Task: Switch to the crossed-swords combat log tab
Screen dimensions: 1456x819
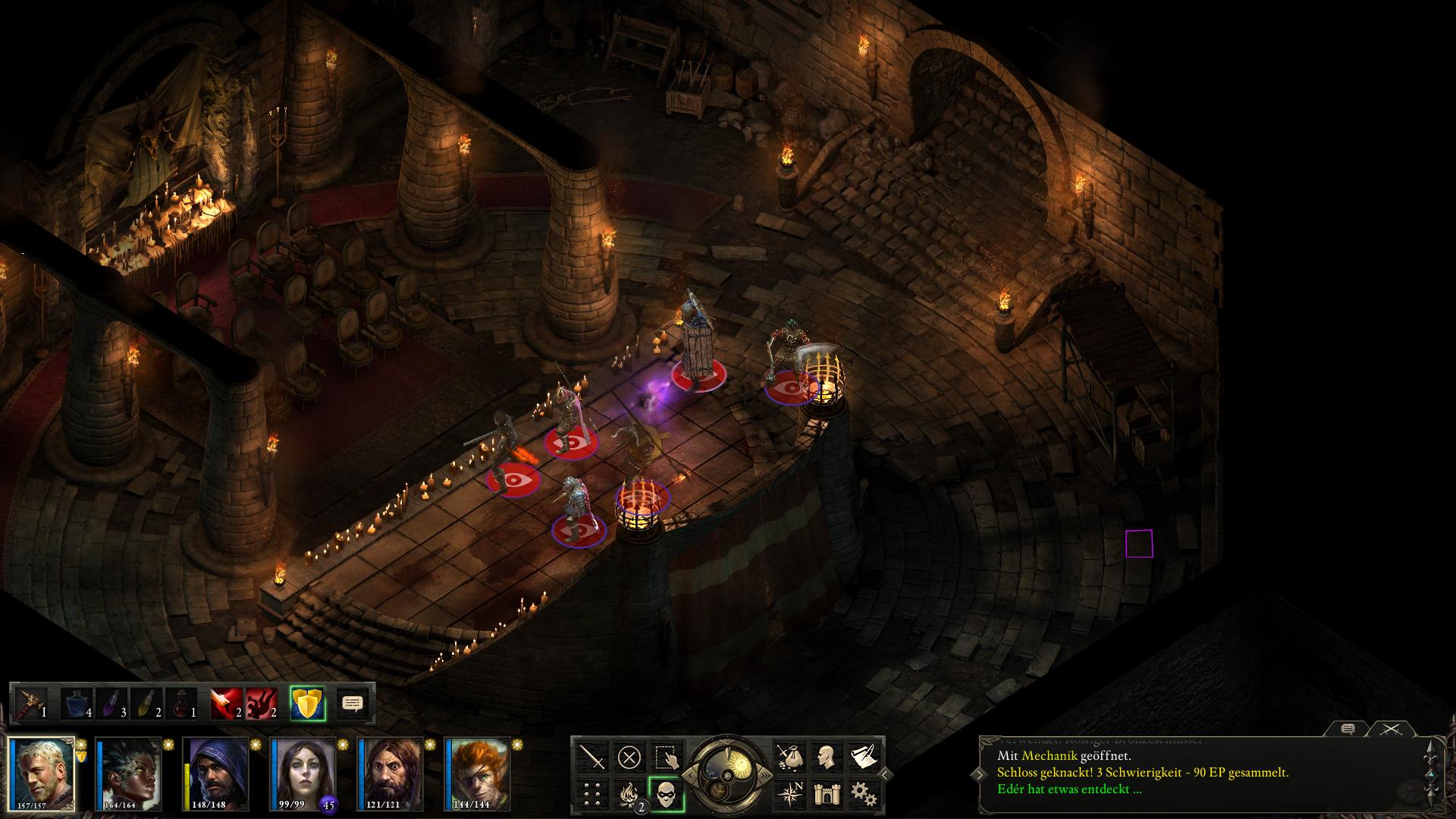Action: pyautogui.click(x=1391, y=730)
